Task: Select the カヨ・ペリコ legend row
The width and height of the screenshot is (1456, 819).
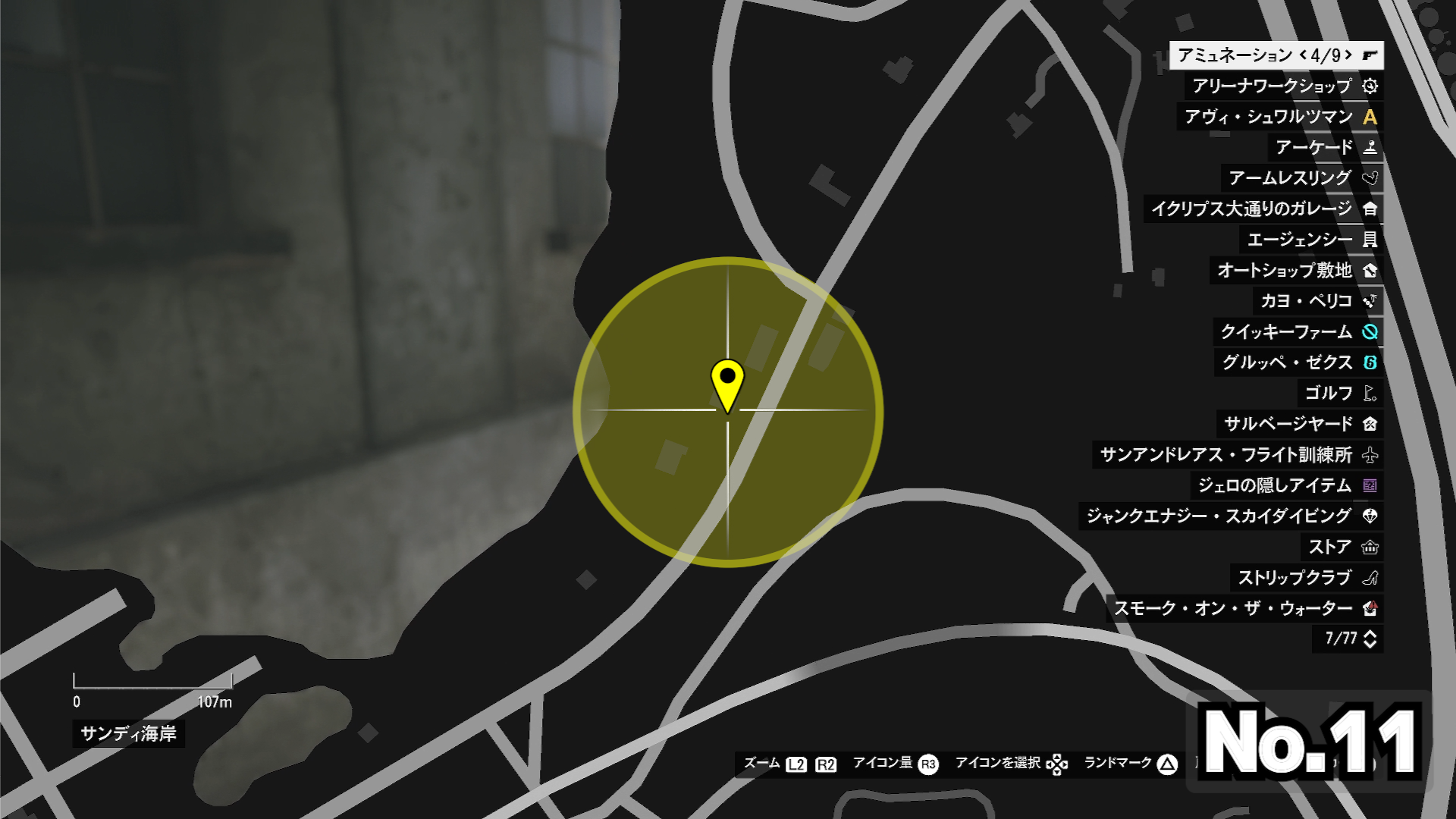Action: pos(1317,301)
